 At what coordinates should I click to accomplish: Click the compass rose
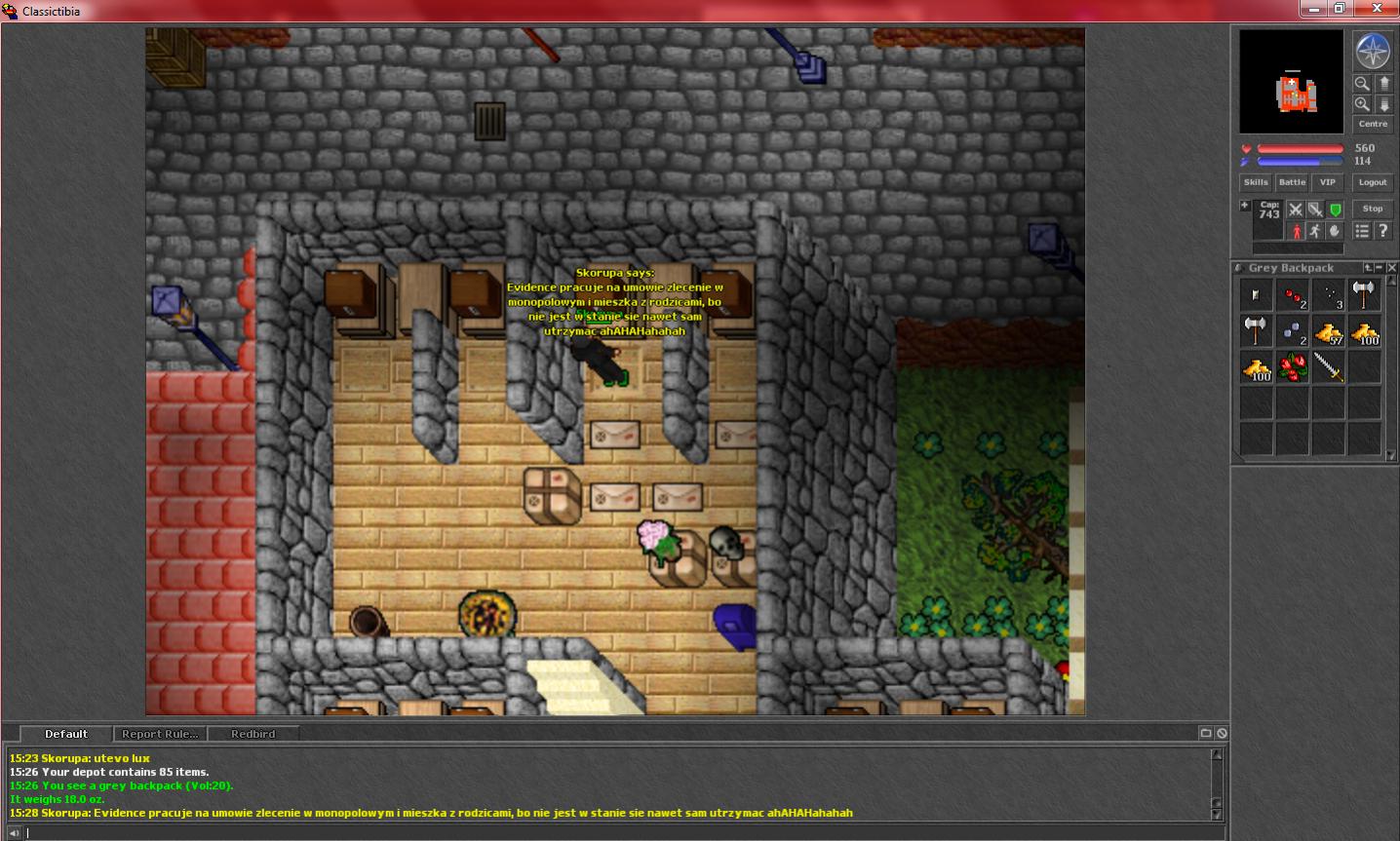click(1373, 51)
